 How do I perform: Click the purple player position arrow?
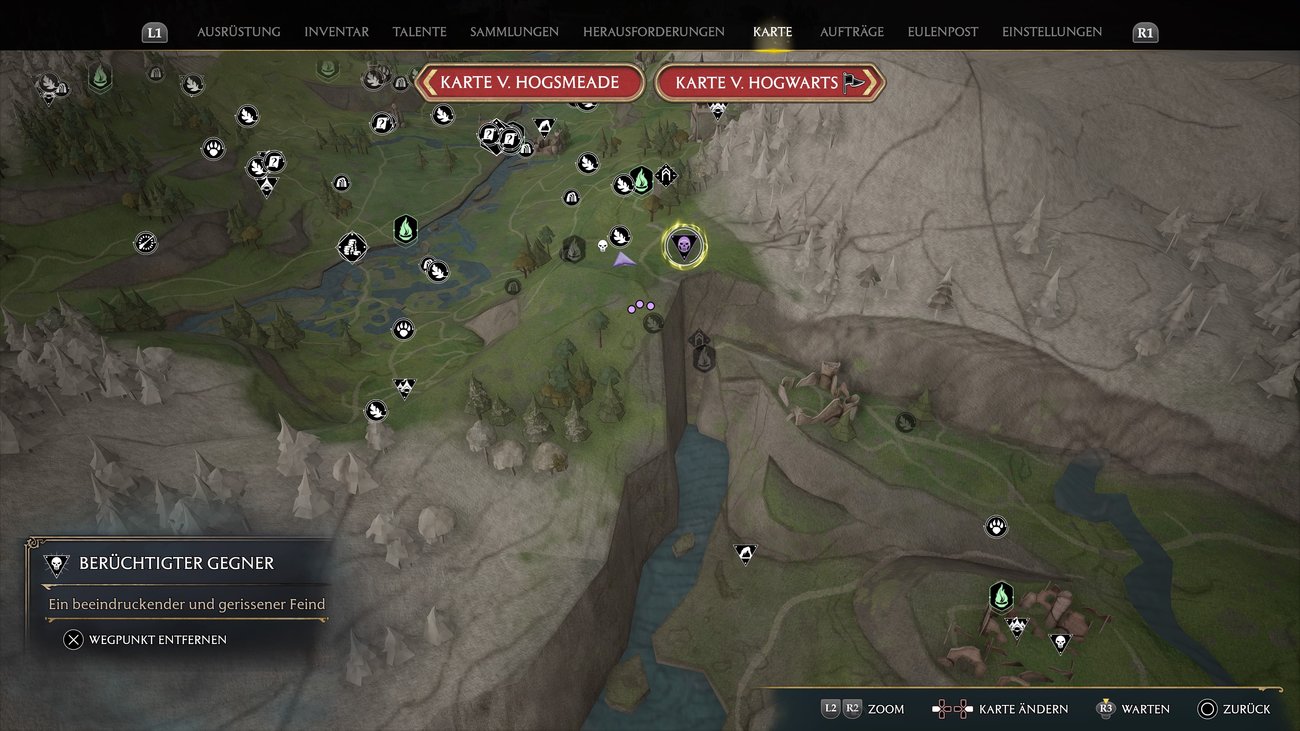tap(624, 259)
